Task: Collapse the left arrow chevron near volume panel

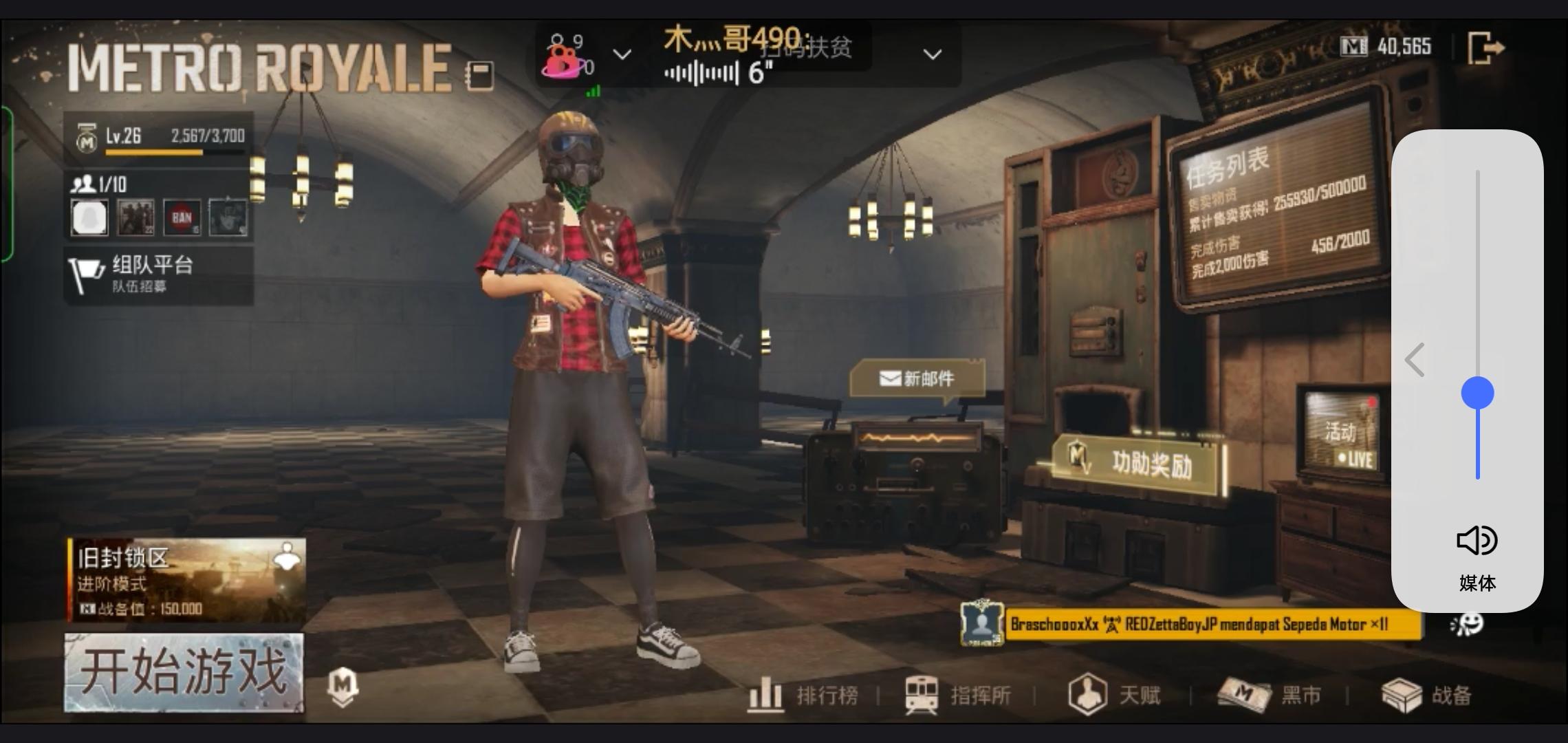Action: pyautogui.click(x=1415, y=359)
